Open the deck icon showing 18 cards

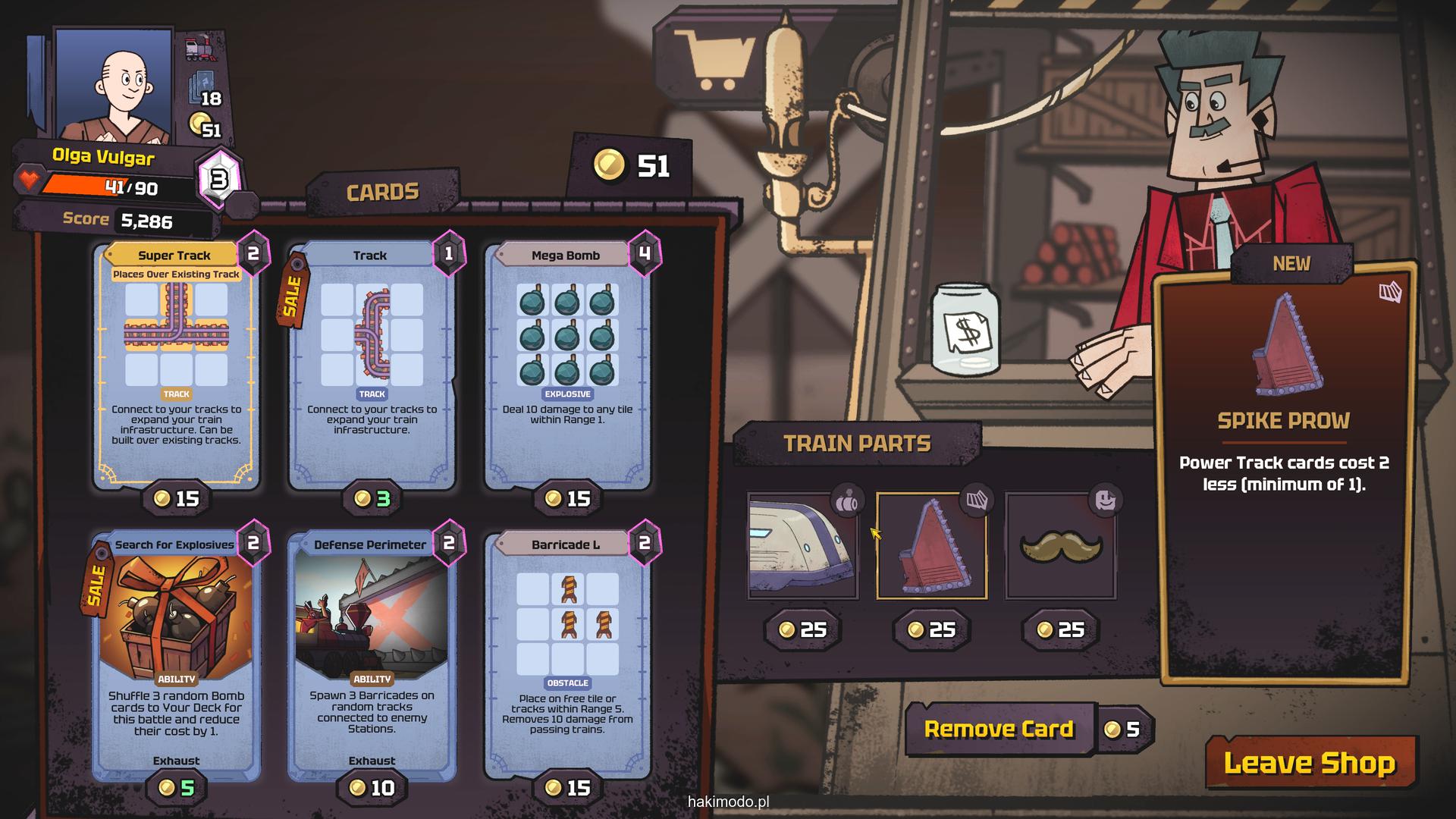point(203,89)
